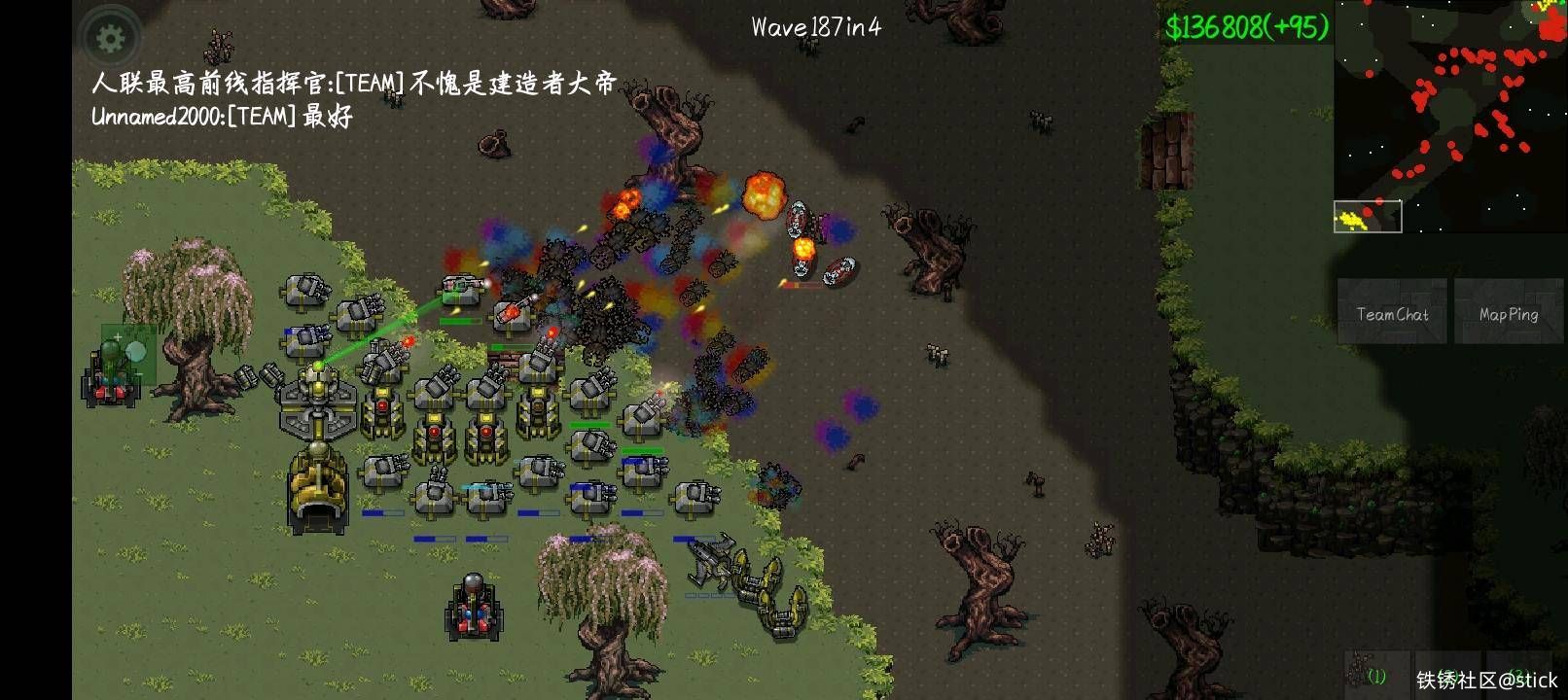Open the gear settings menu
This screenshot has width=1568, height=700.
[111, 39]
